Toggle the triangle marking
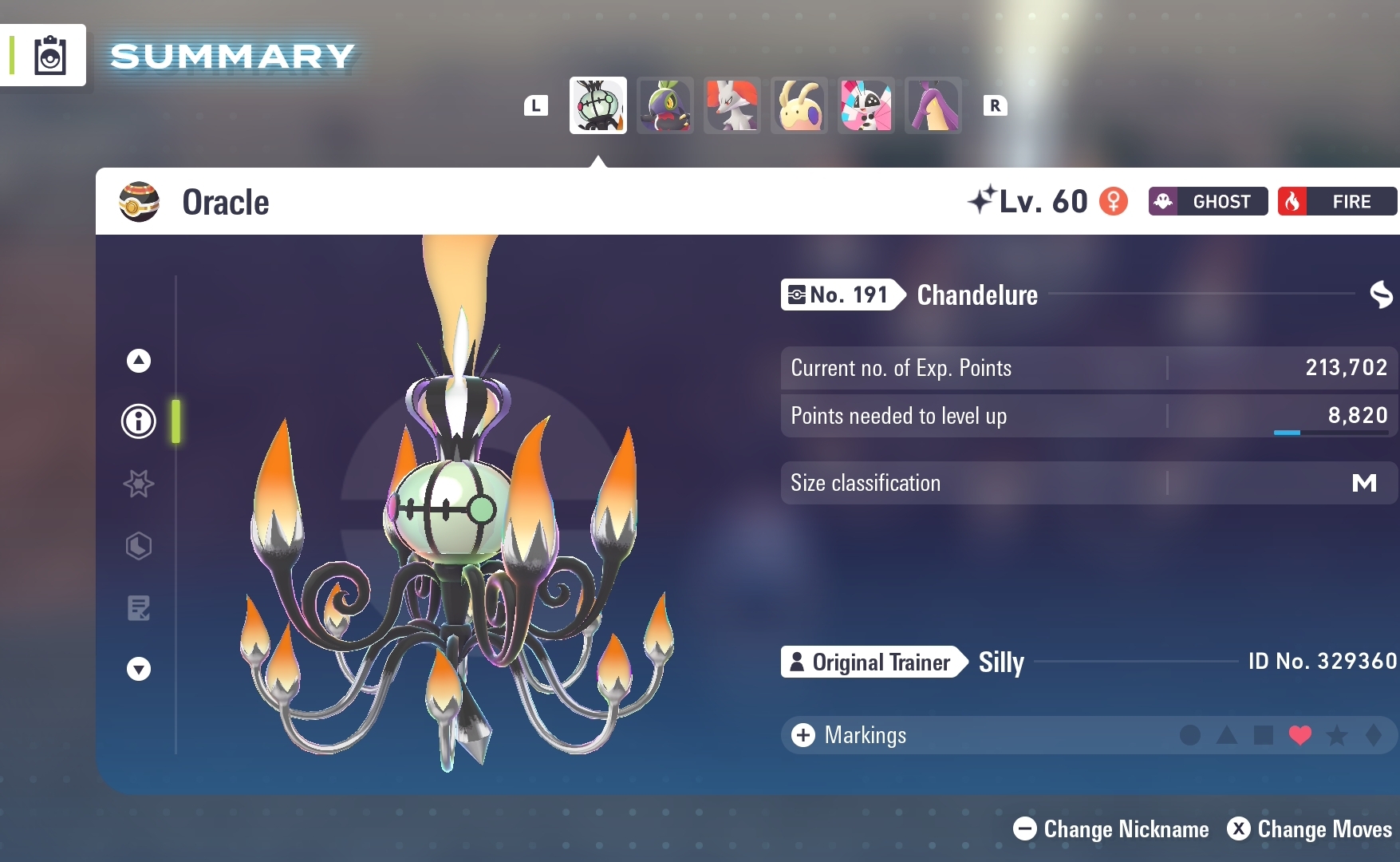 point(1226,735)
